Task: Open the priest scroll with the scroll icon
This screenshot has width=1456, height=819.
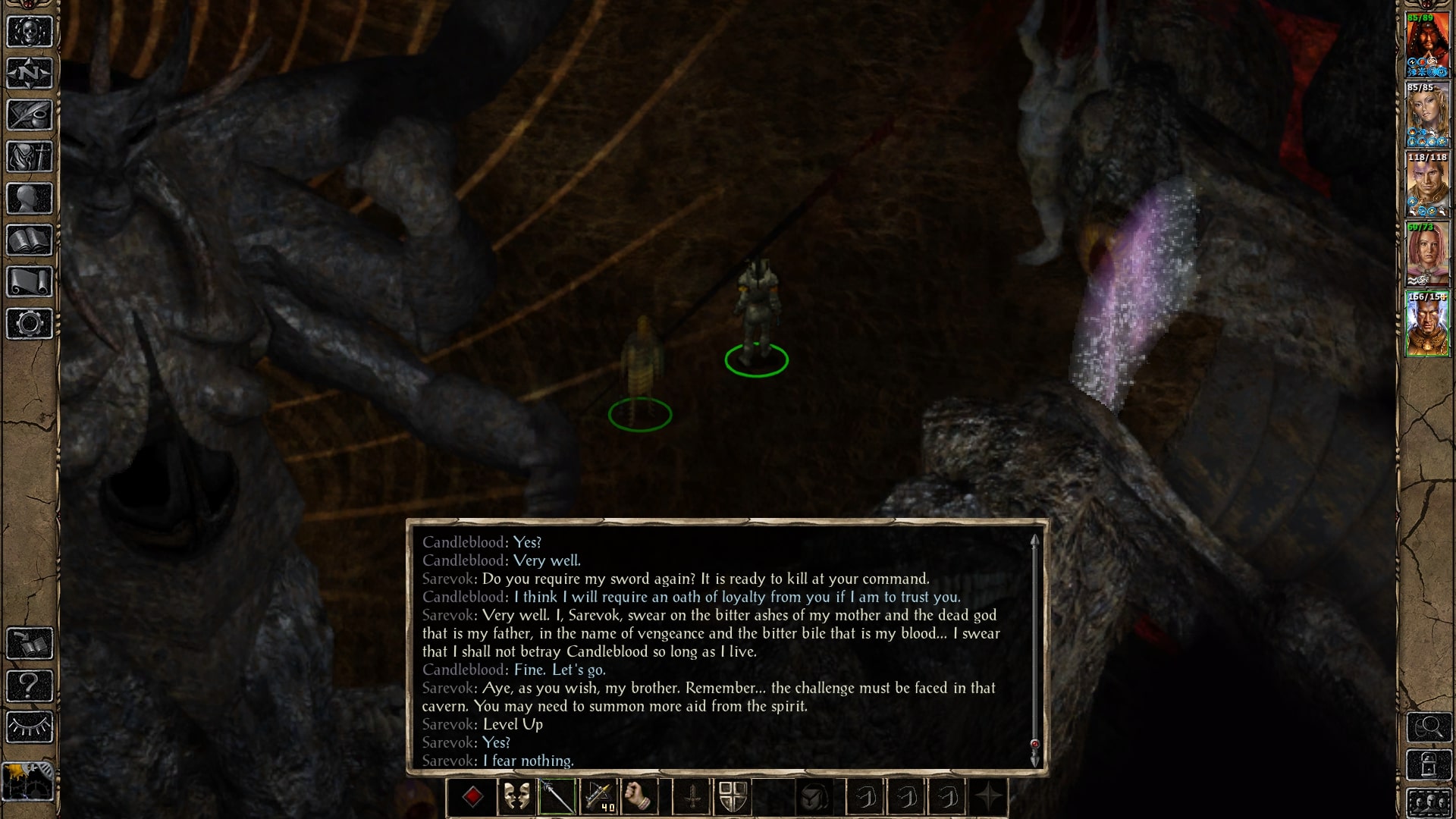Action: tap(30, 282)
